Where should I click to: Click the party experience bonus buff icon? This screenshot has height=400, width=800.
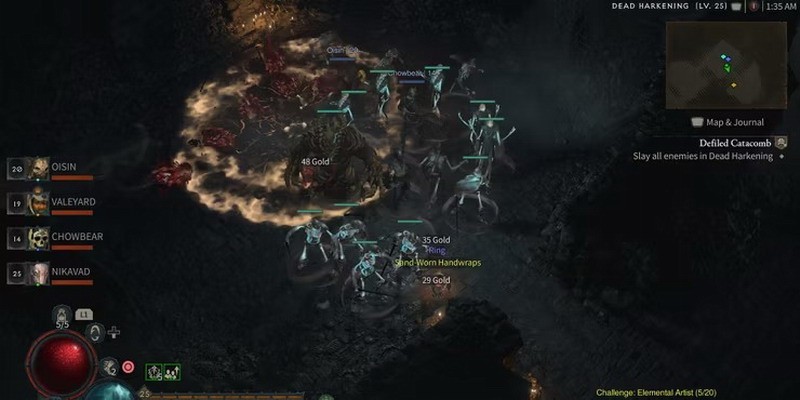(x=172, y=371)
